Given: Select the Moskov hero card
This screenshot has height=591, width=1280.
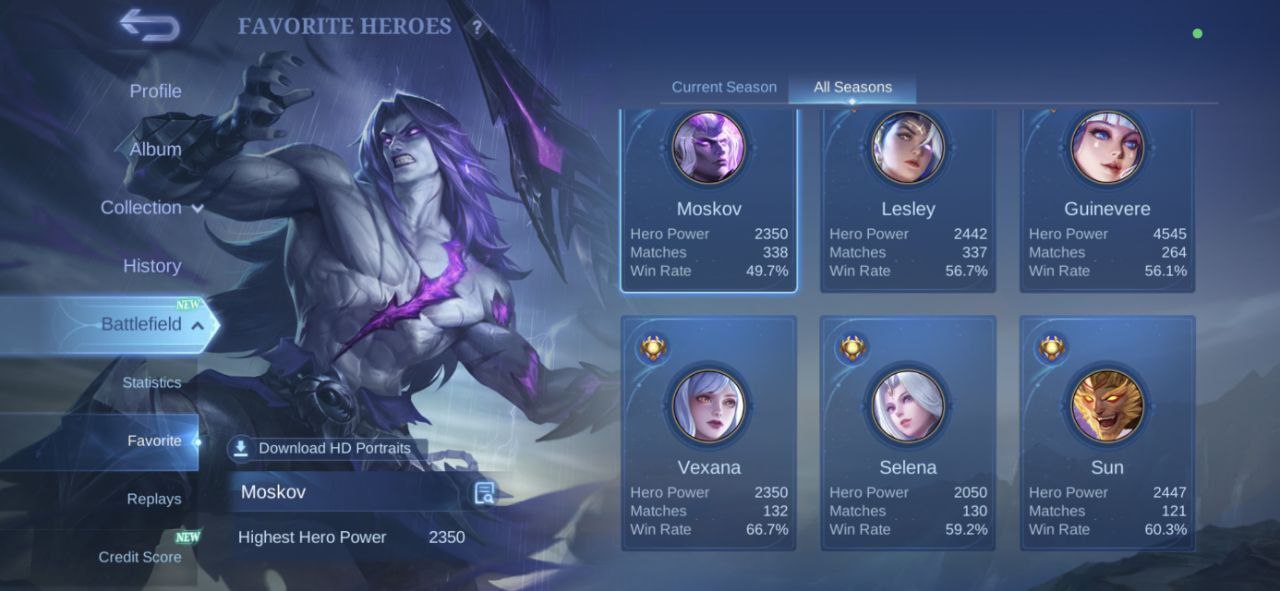Looking at the screenshot, I should pyautogui.click(x=708, y=200).
